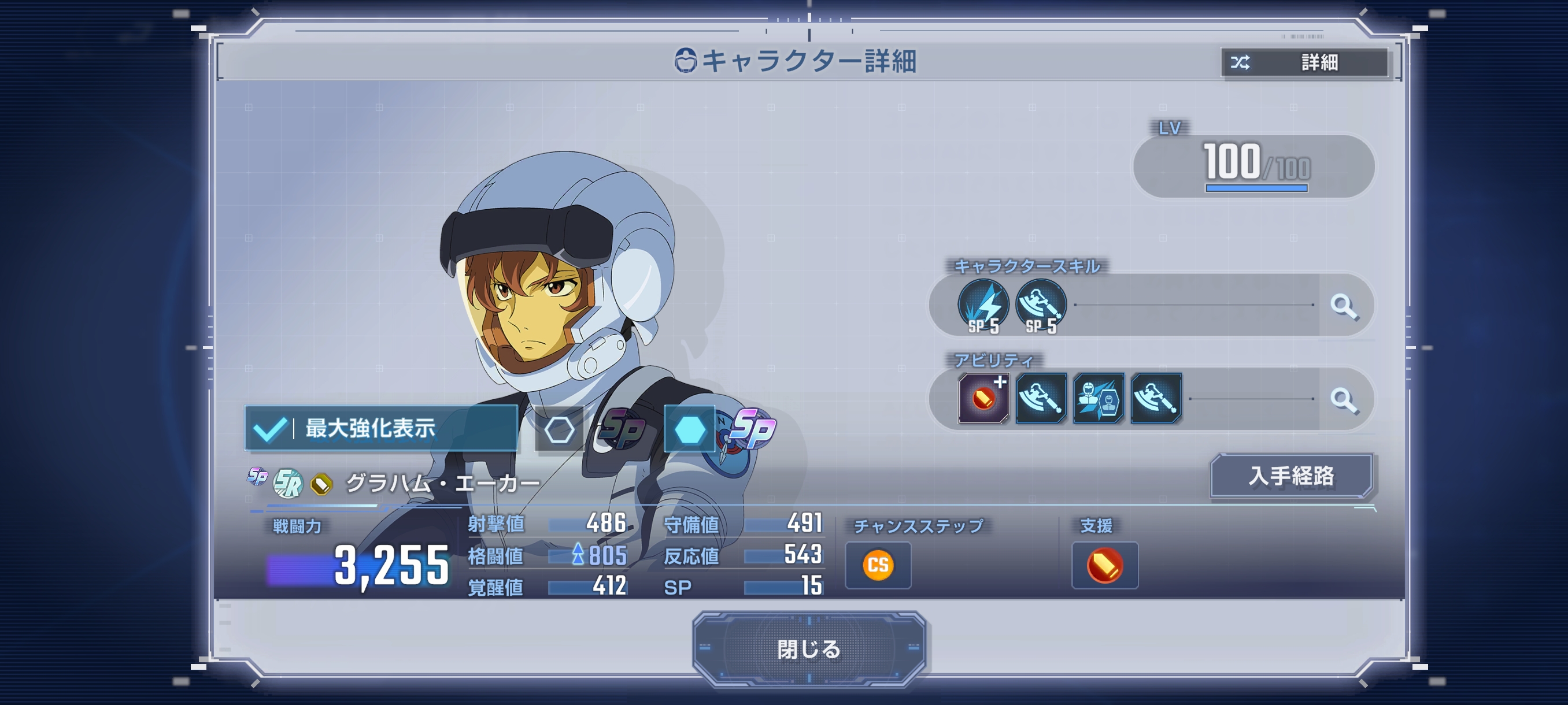
Task: Switch view with the 詳細 button
Action: 1304,62
